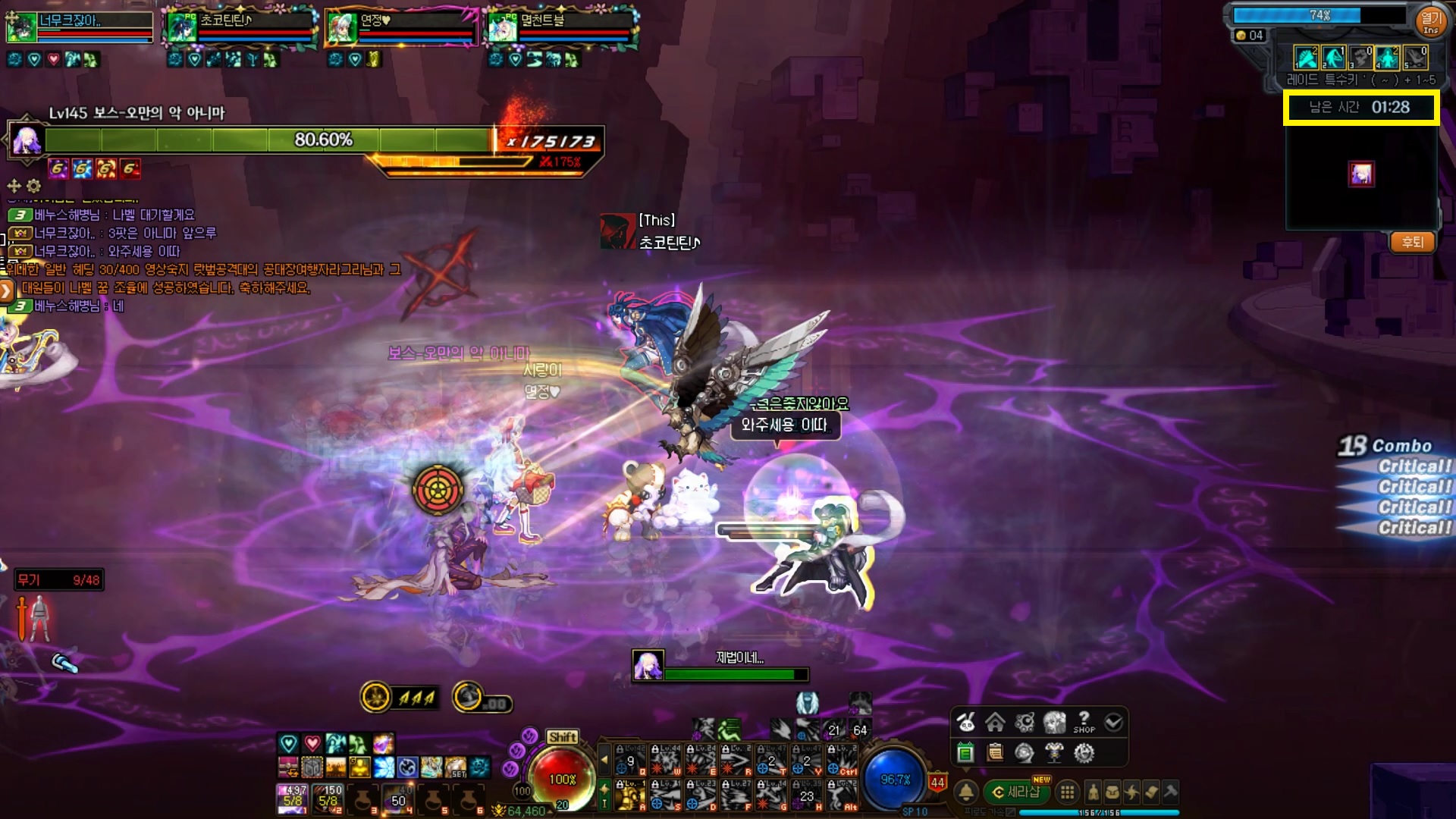The image size is (1456, 819).
Task: Select the boss marker on the minimap
Action: point(1361,174)
